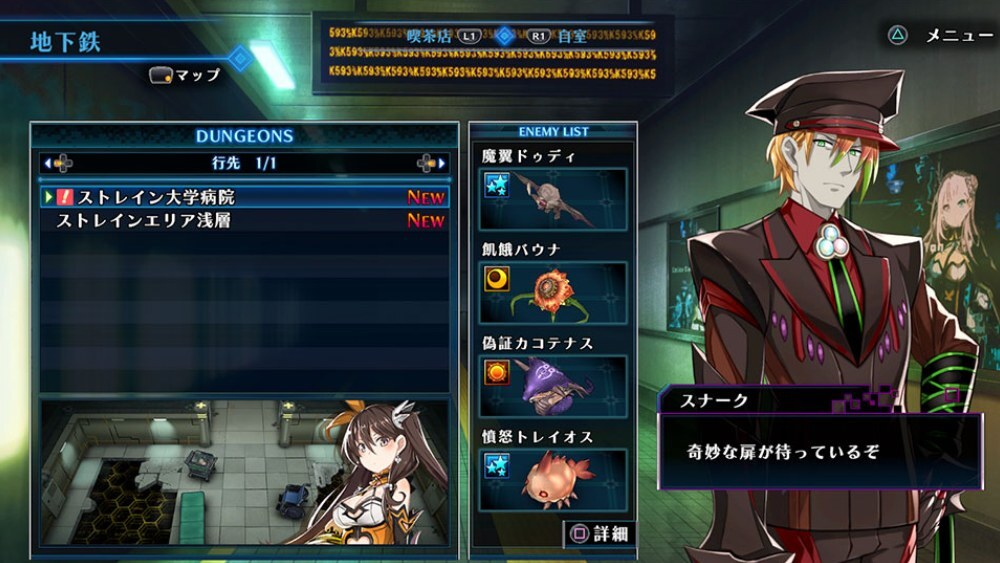Switch to the 喫茶店 location
1000x563 pixels.
coord(440,36)
